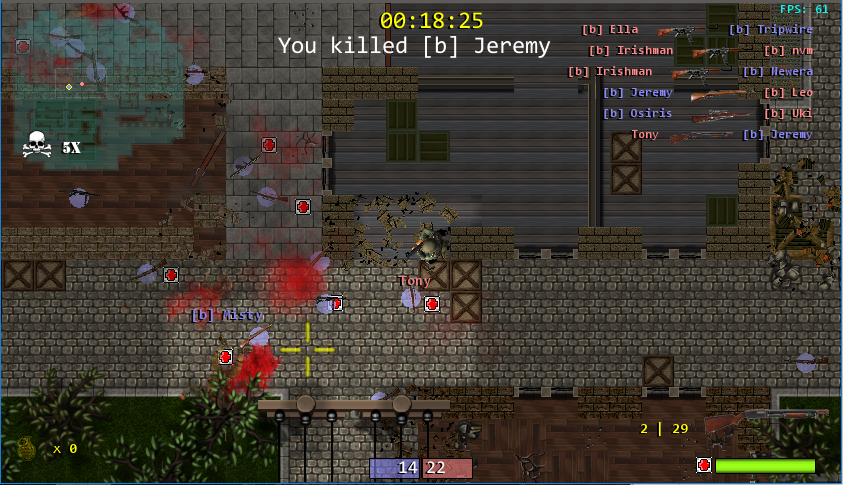Click the red medkit health icon
Screen dimensions: 843x485
(704, 465)
